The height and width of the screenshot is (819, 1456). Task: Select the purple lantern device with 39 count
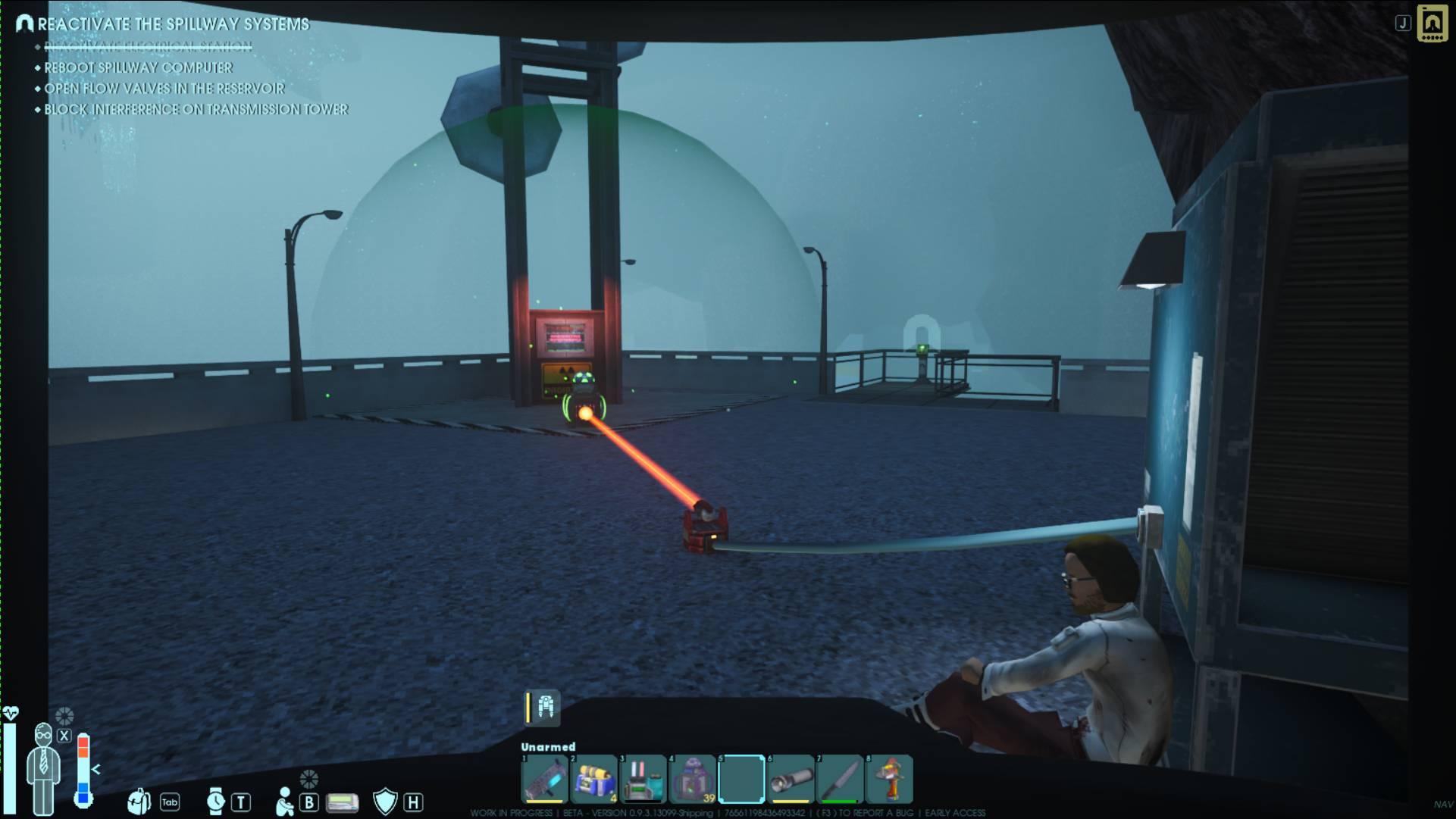[x=692, y=779]
